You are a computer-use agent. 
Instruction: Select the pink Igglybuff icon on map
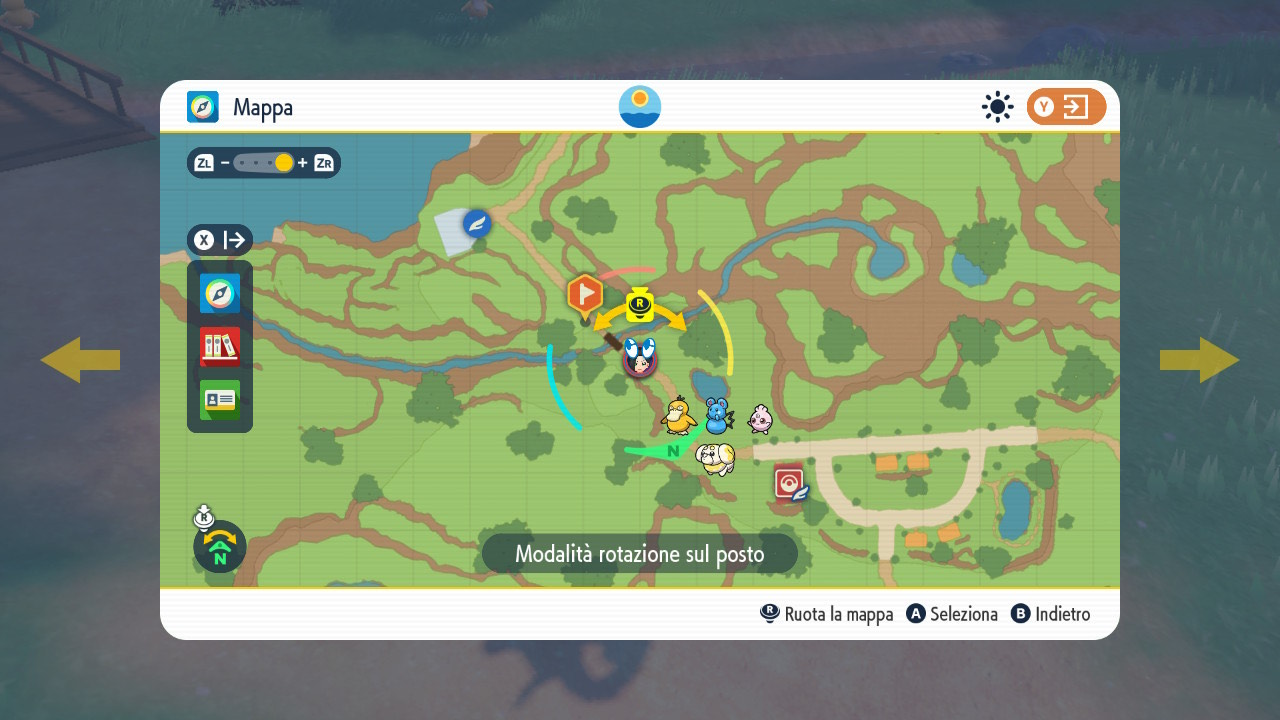click(760, 417)
